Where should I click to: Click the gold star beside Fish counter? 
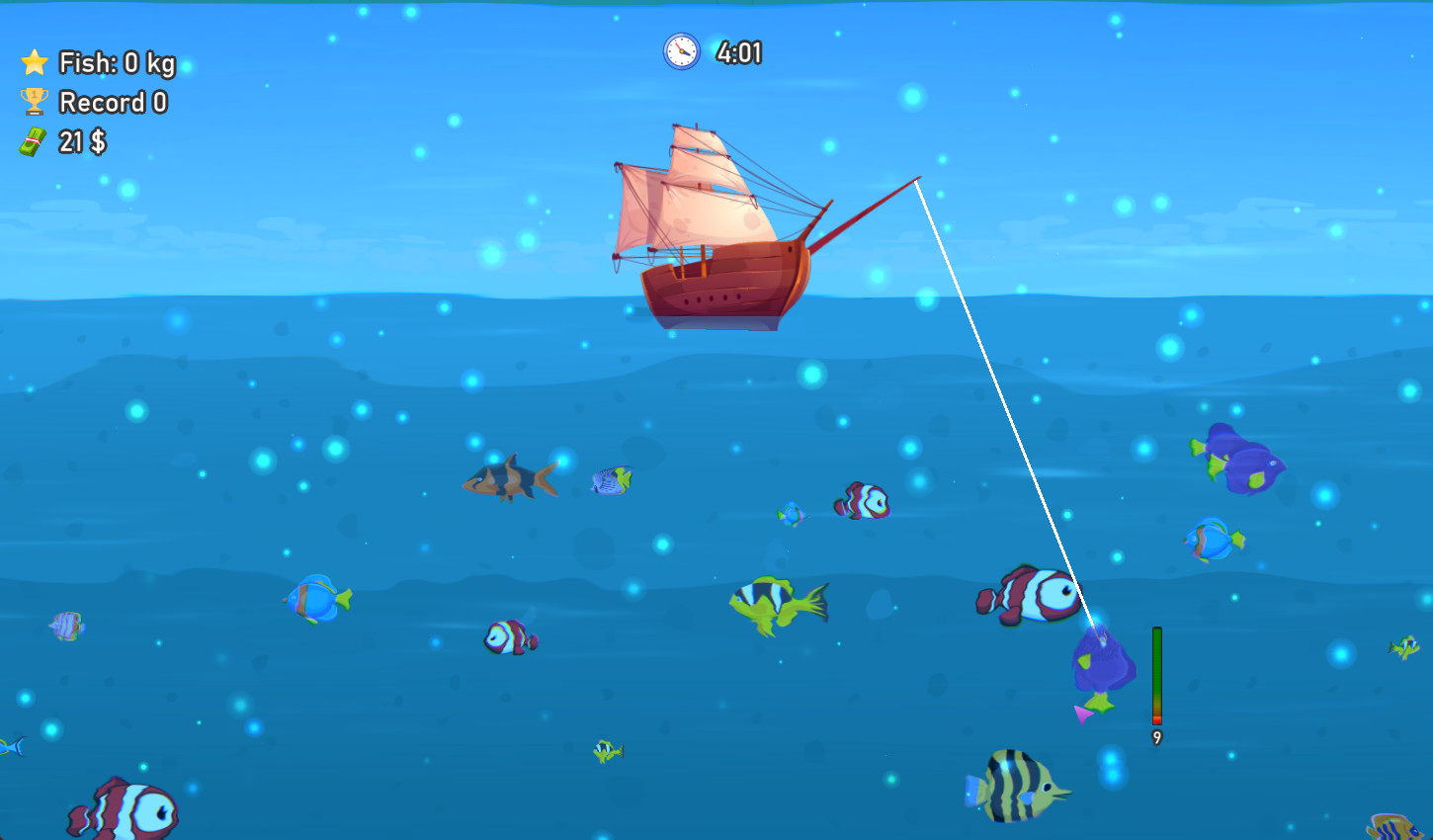point(35,62)
